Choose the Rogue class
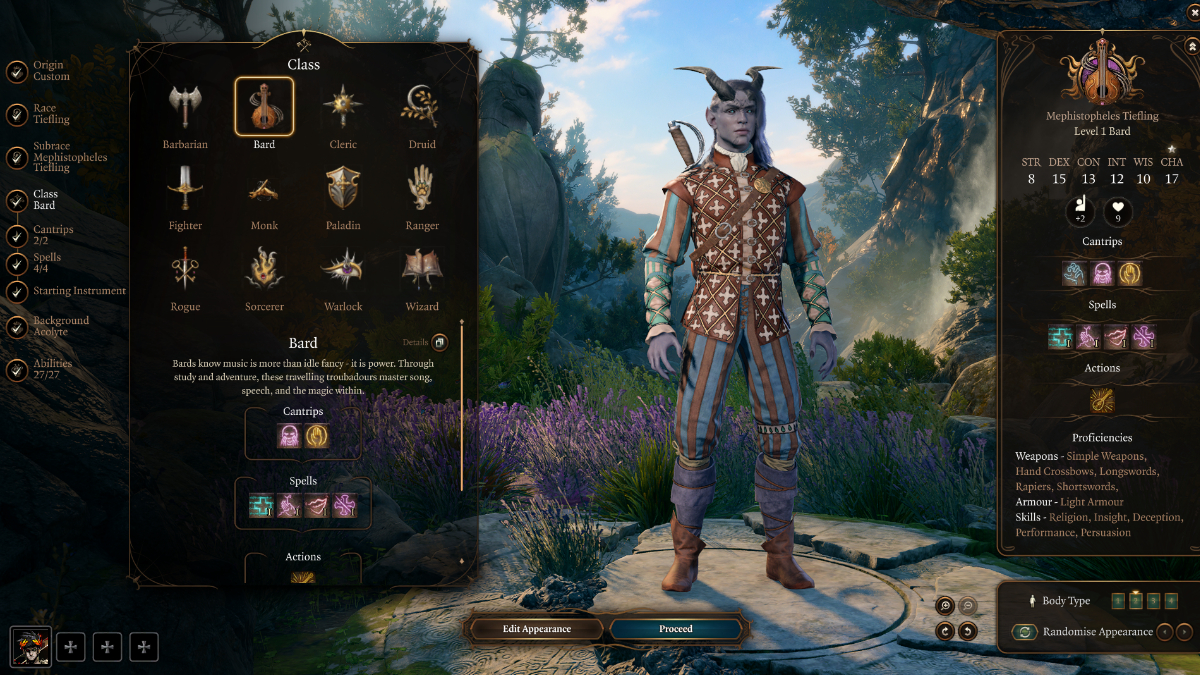This screenshot has width=1200, height=675. [x=185, y=269]
